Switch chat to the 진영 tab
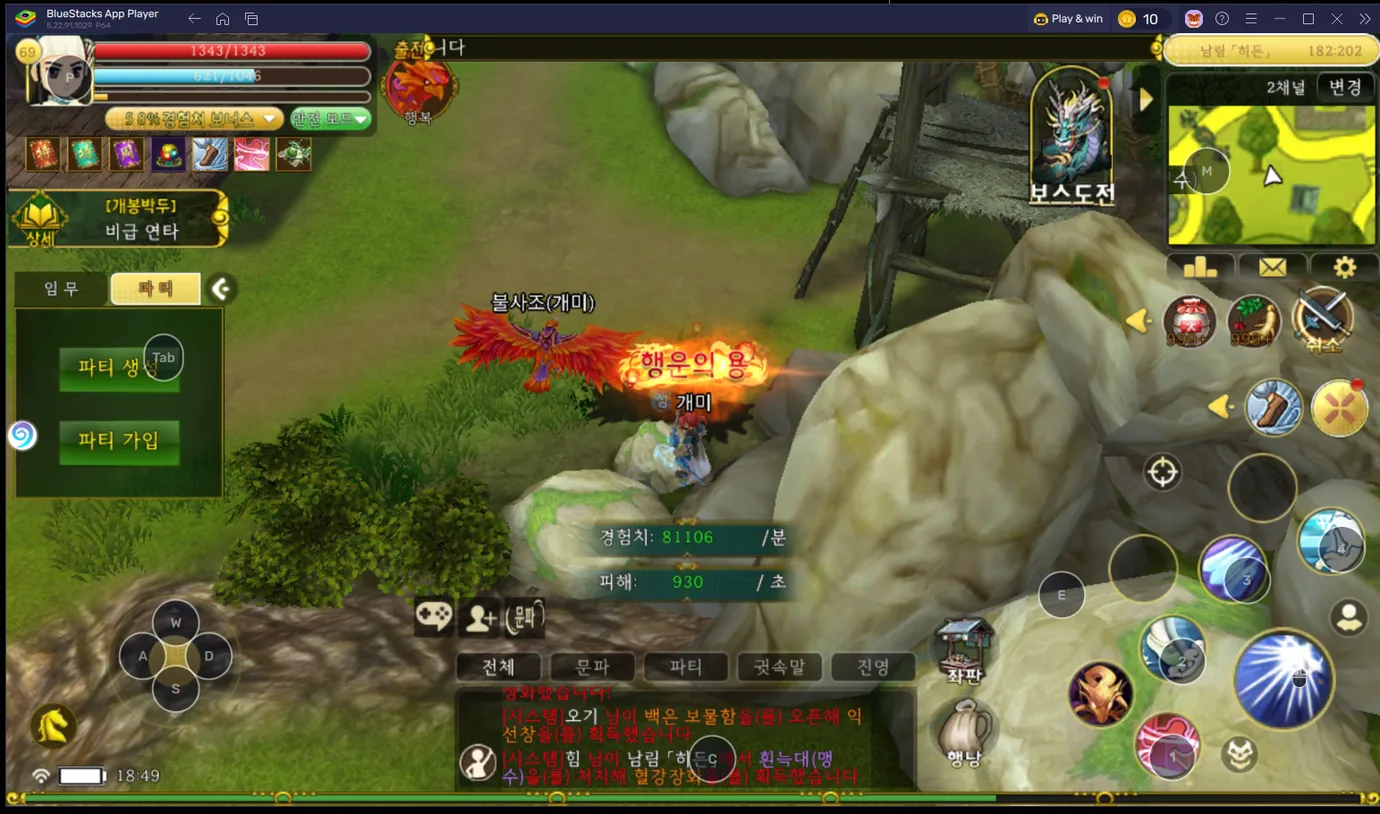 pyautogui.click(x=873, y=667)
